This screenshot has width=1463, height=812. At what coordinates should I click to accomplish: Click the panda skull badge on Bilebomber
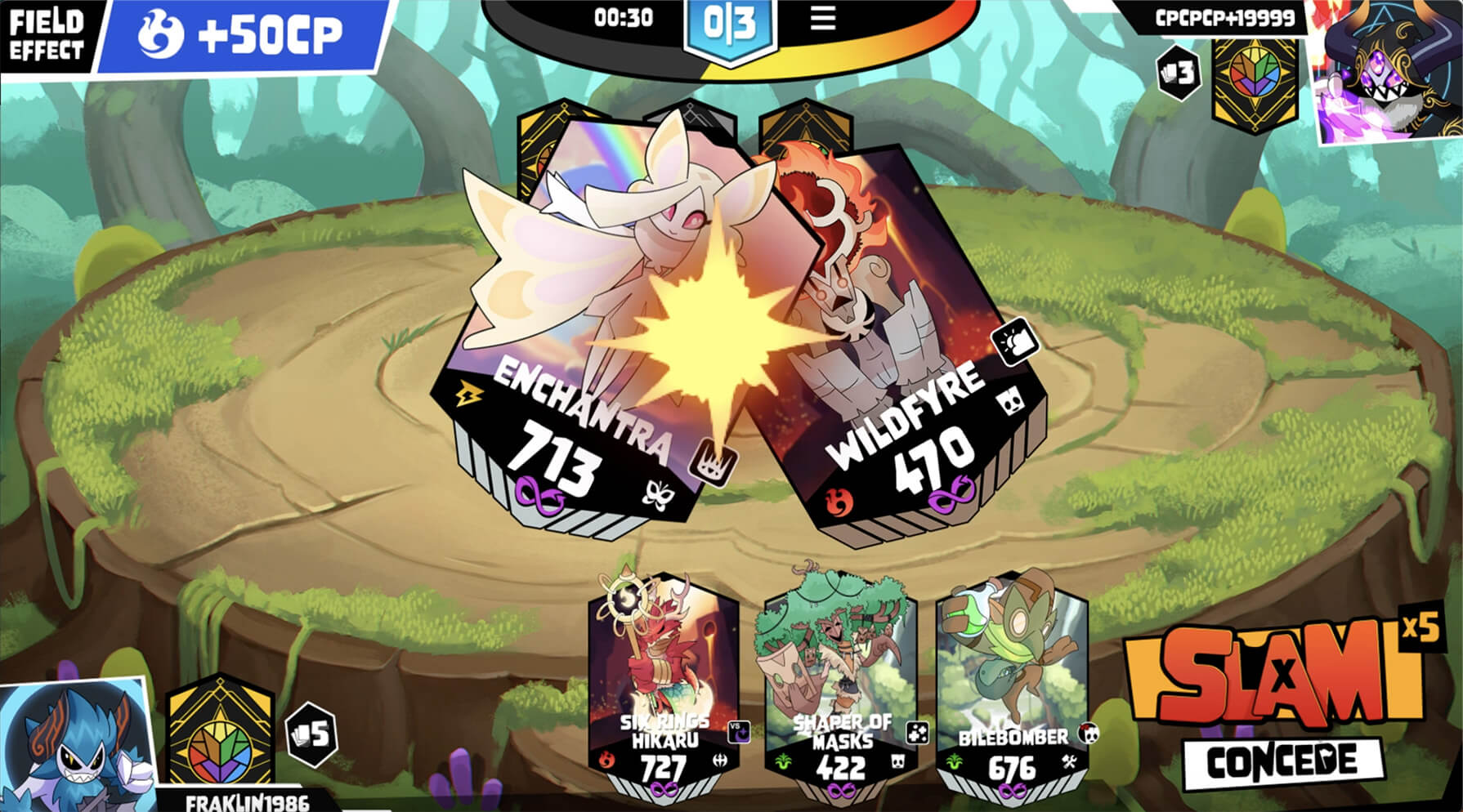1087,734
